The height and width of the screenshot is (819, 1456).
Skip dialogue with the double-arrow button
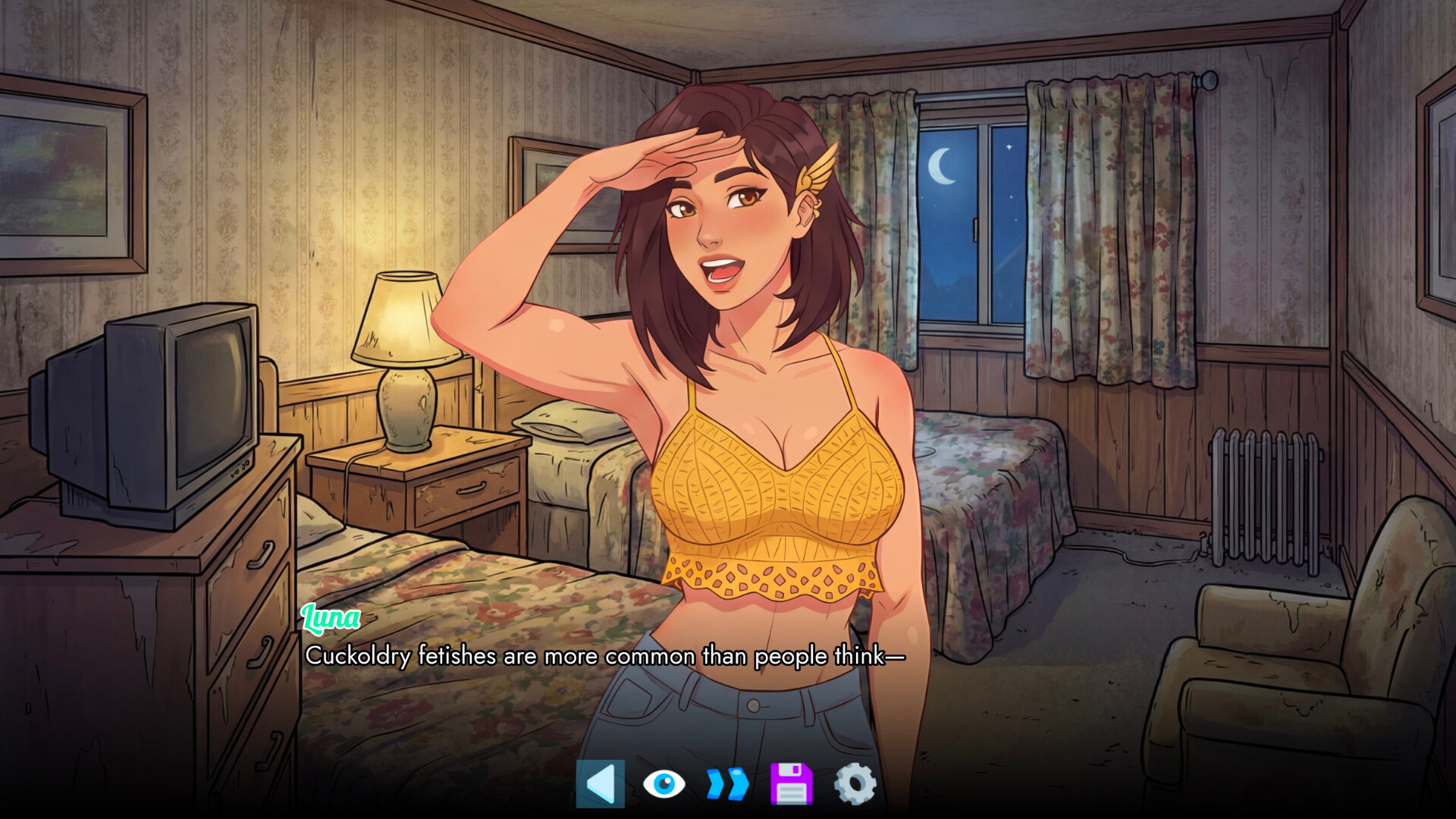727,783
